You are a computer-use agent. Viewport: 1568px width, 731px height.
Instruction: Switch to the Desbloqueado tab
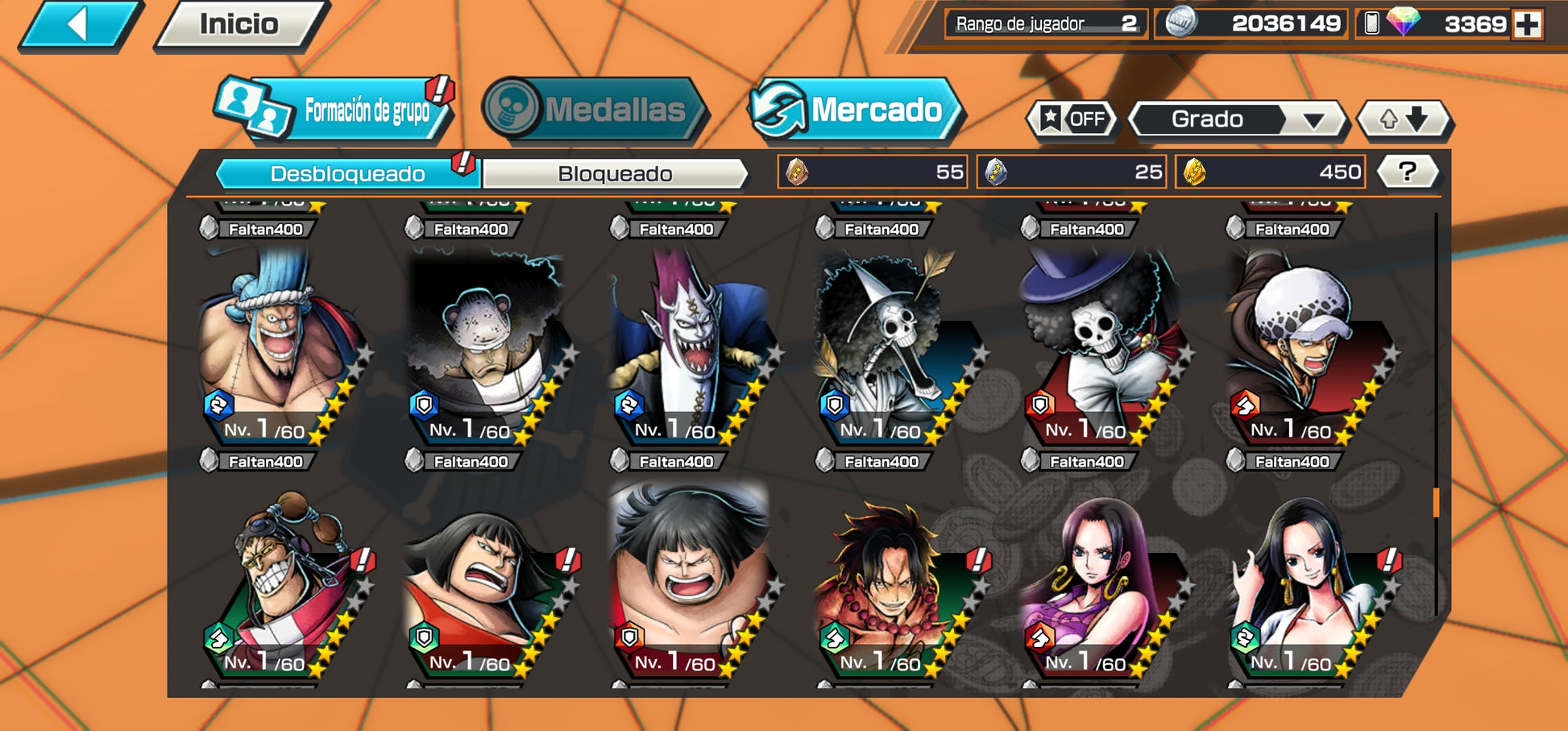click(347, 173)
